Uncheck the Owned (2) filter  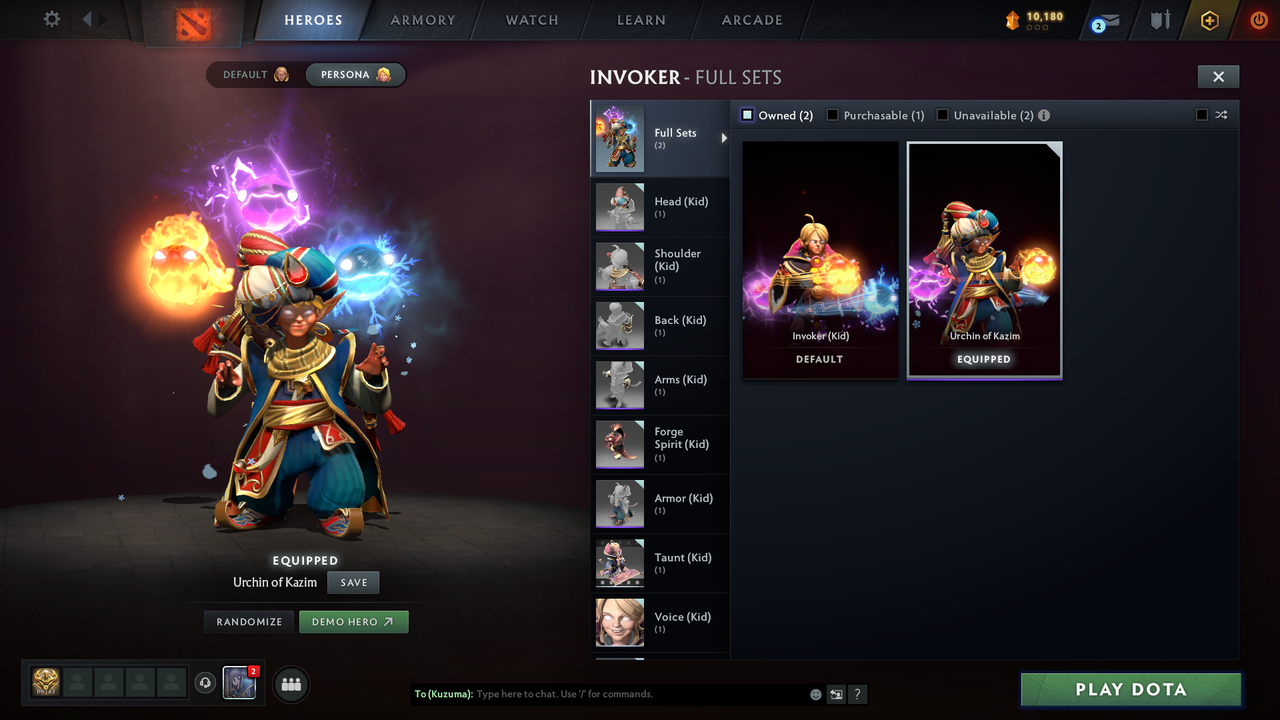[x=746, y=115]
